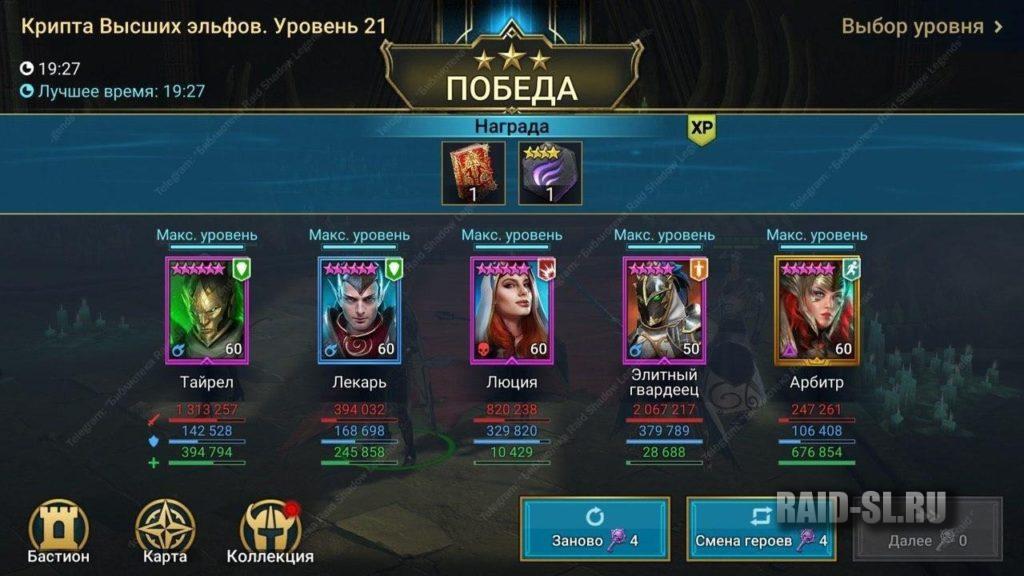Inspect the purple potion reward
This screenshot has height=576, width=1024.
pyautogui.click(x=550, y=173)
